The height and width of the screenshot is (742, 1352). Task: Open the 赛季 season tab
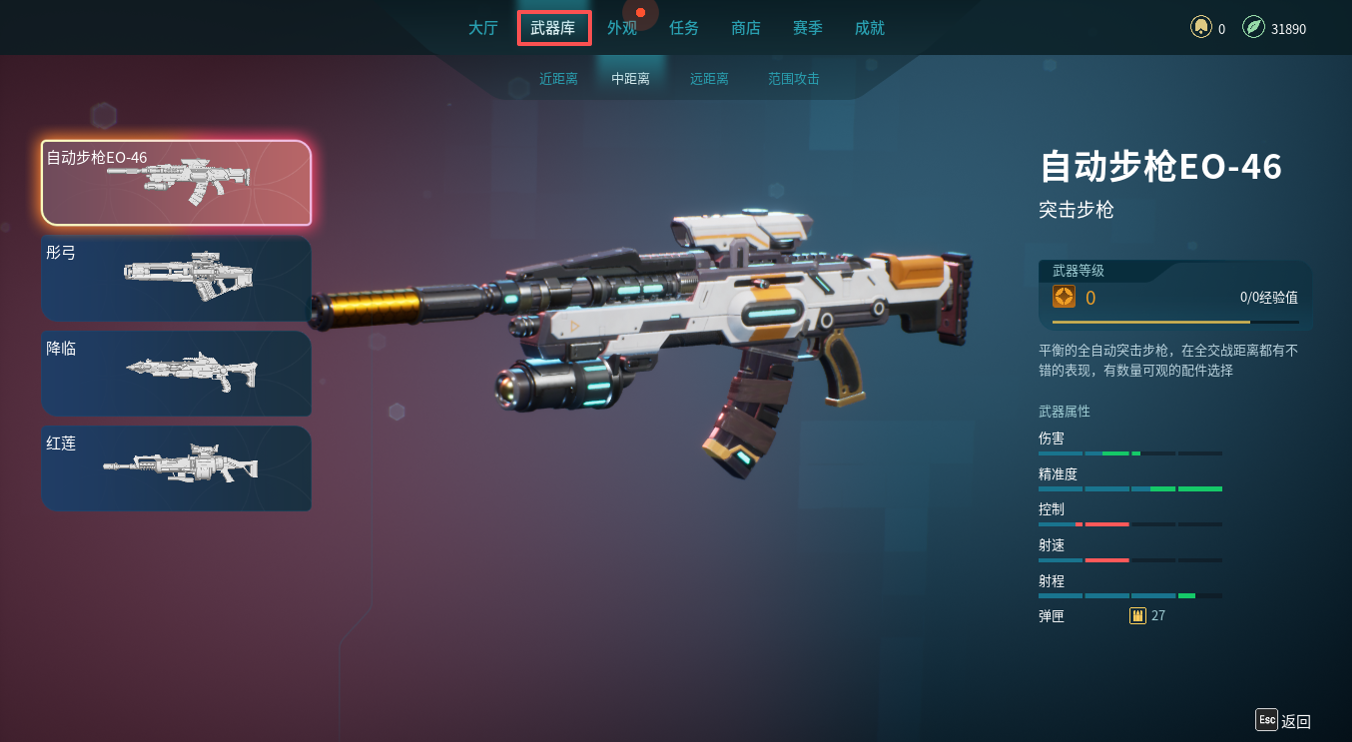pyautogui.click(x=808, y=28)
